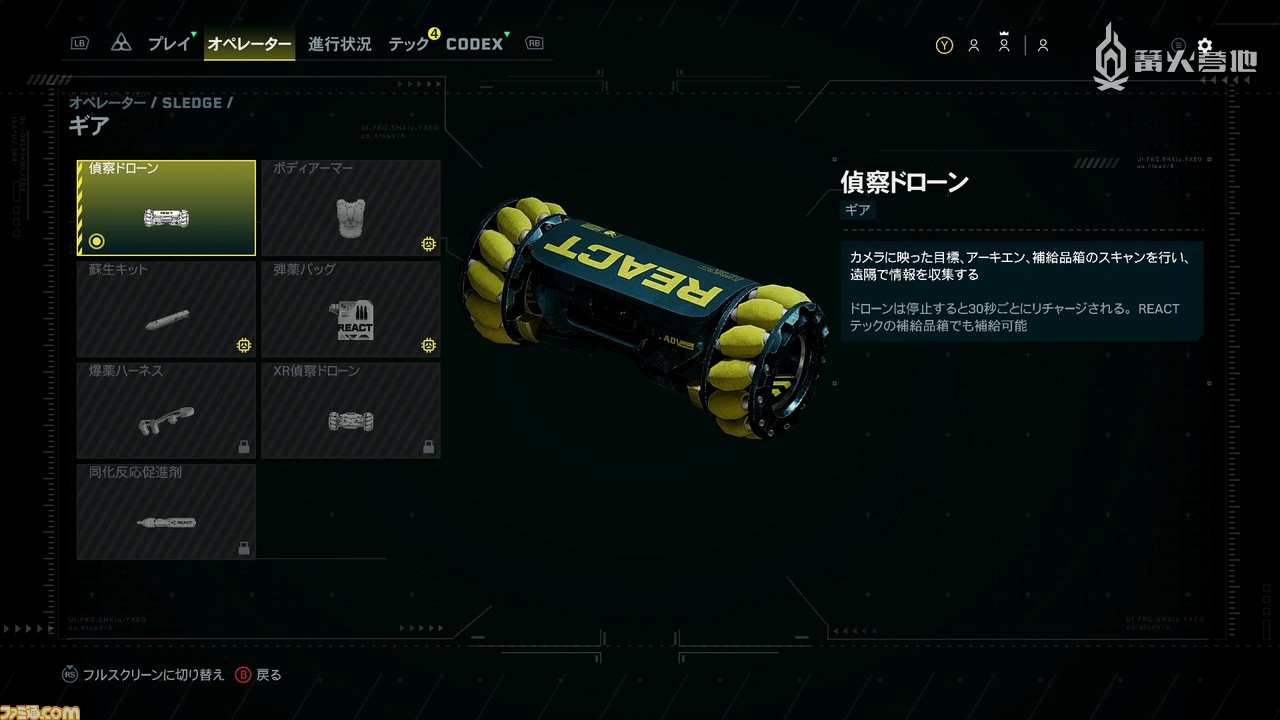The image size is (1280, 720).
Task: Select the 偵察ドローン gear tile
Action: pos(166,208)
